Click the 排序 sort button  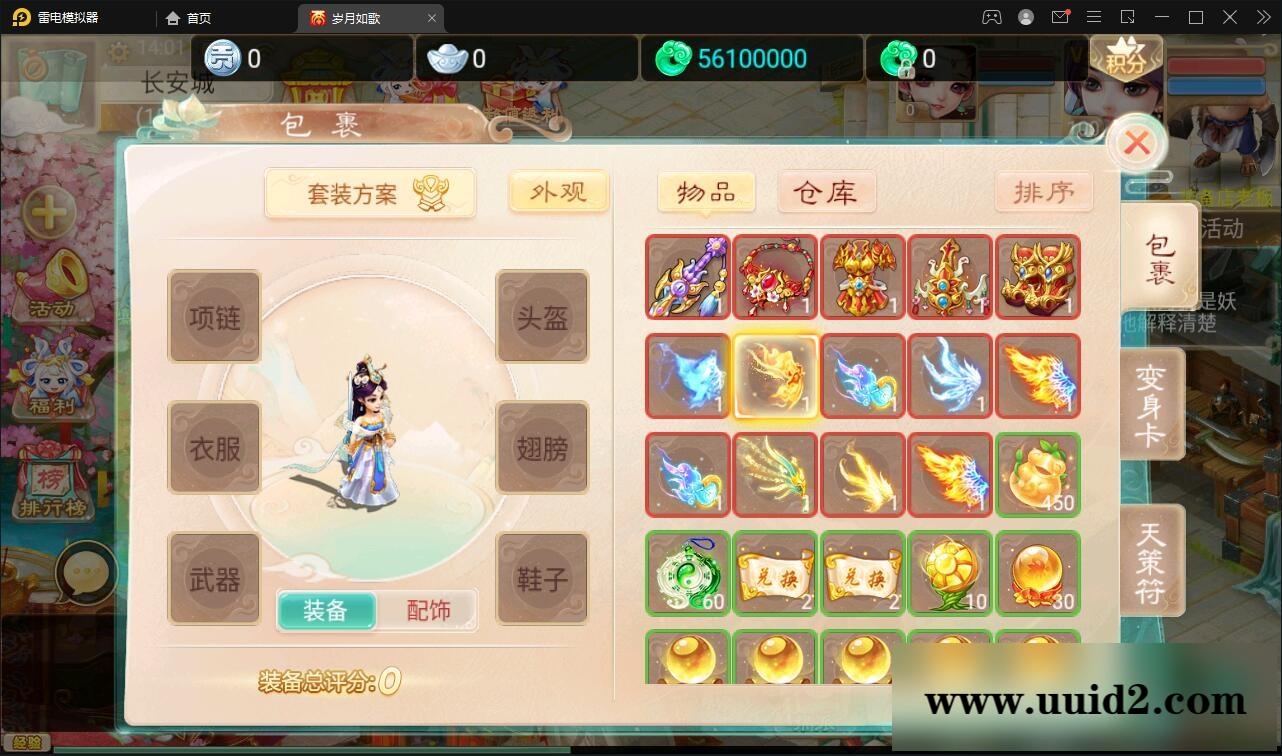1043,191
